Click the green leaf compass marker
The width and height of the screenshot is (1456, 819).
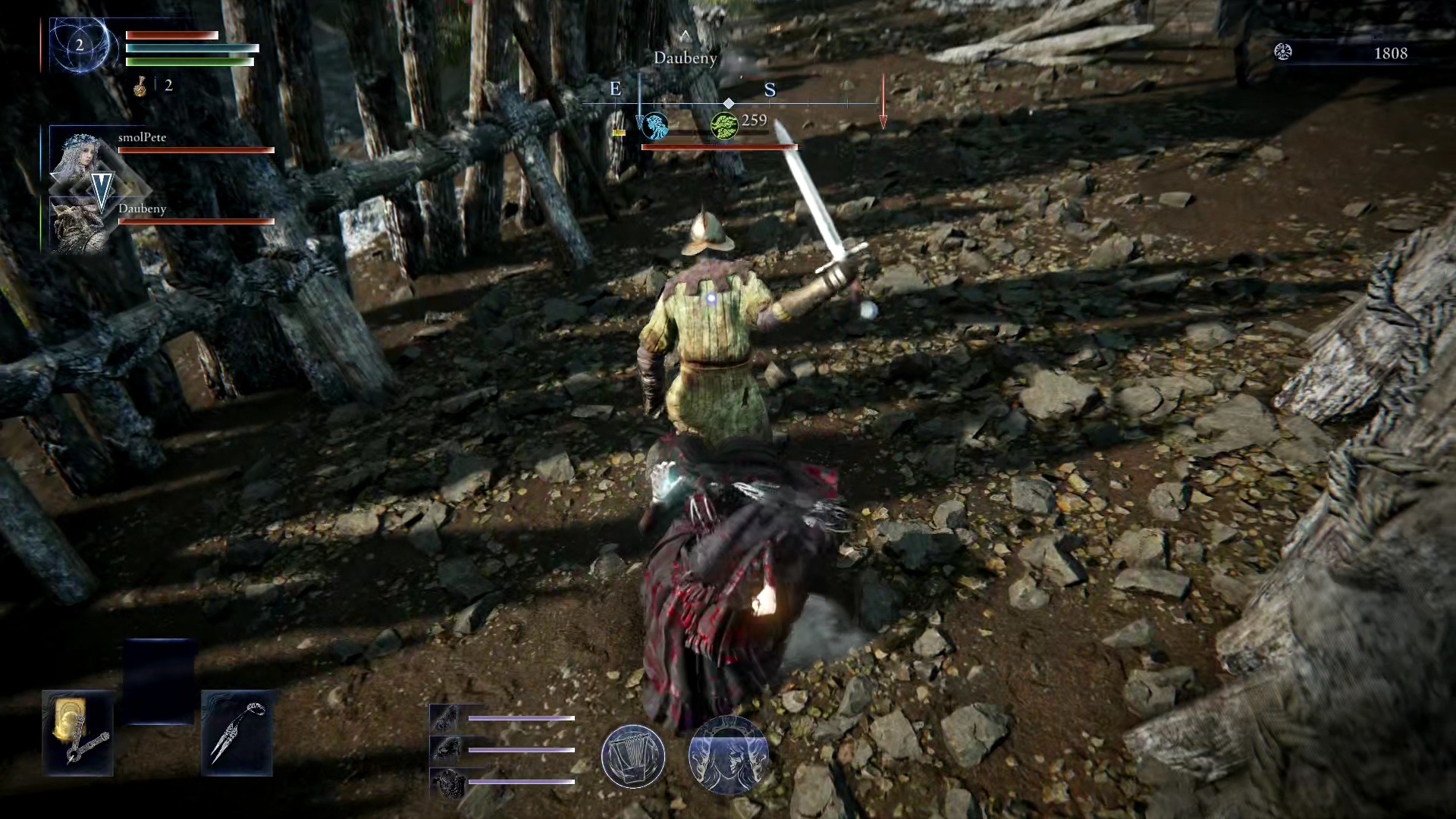724,126
